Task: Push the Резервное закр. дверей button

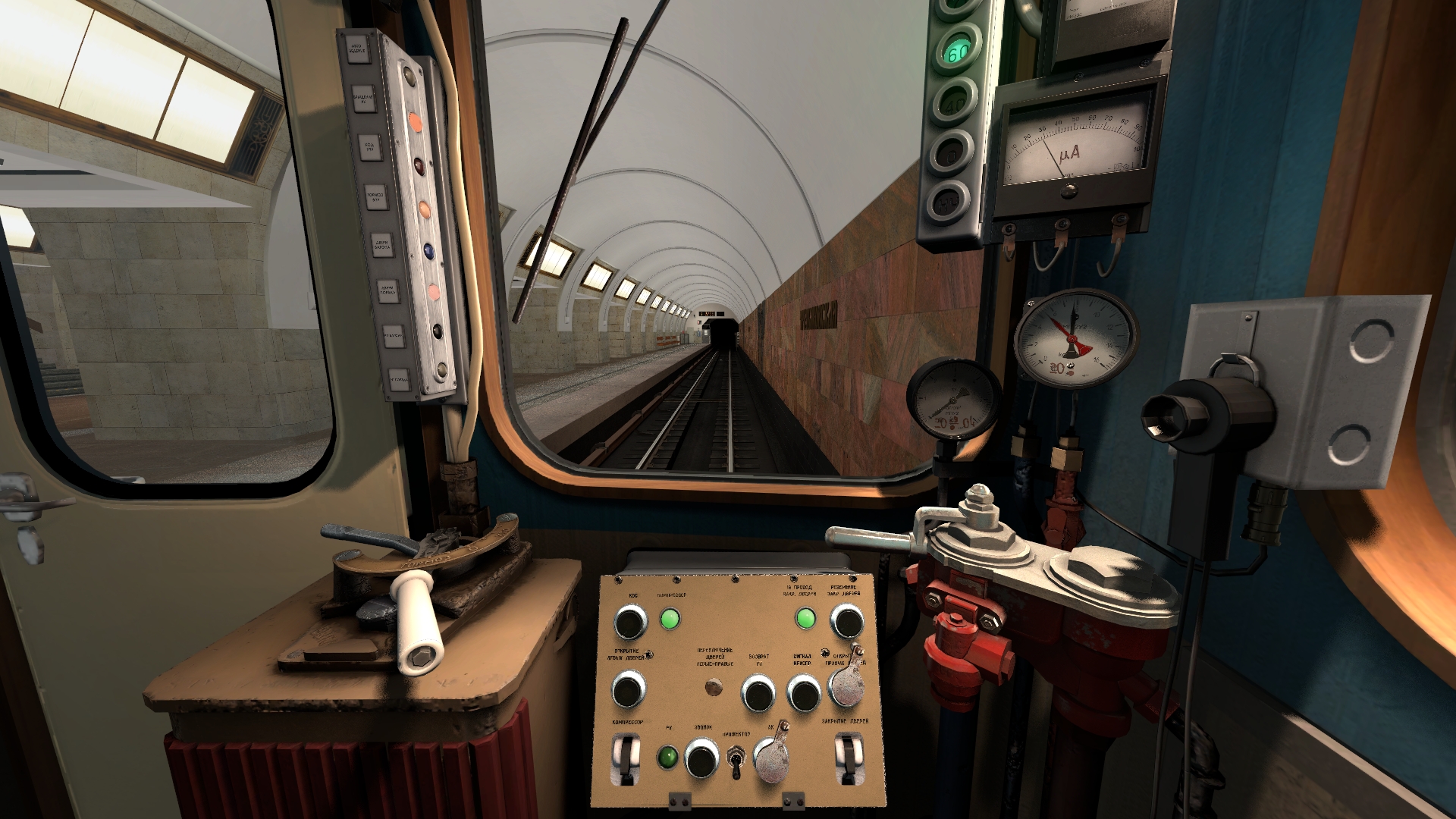Action: tap(846, 622)
